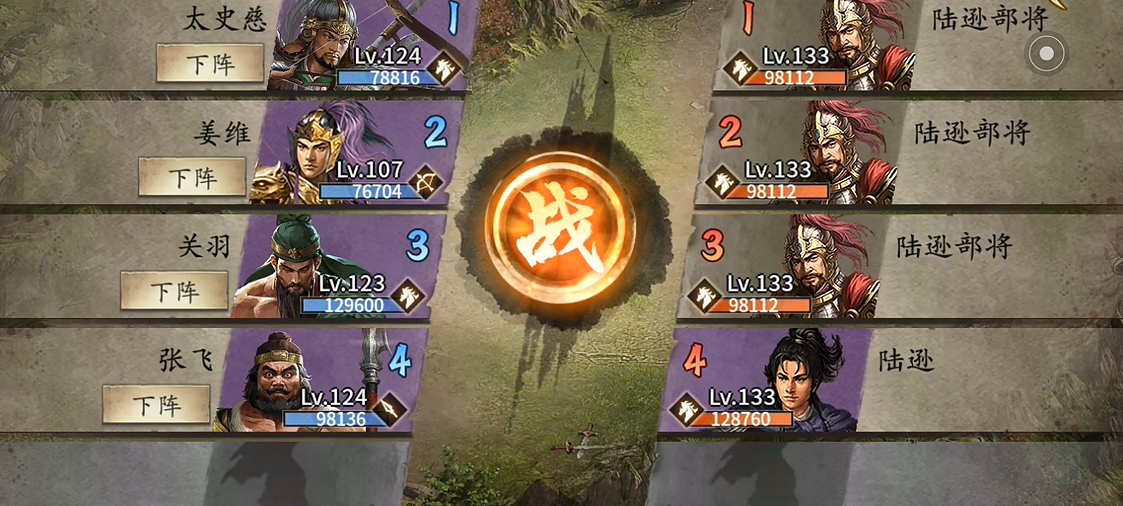Choose 姜维's hero card

coord(350,155)
